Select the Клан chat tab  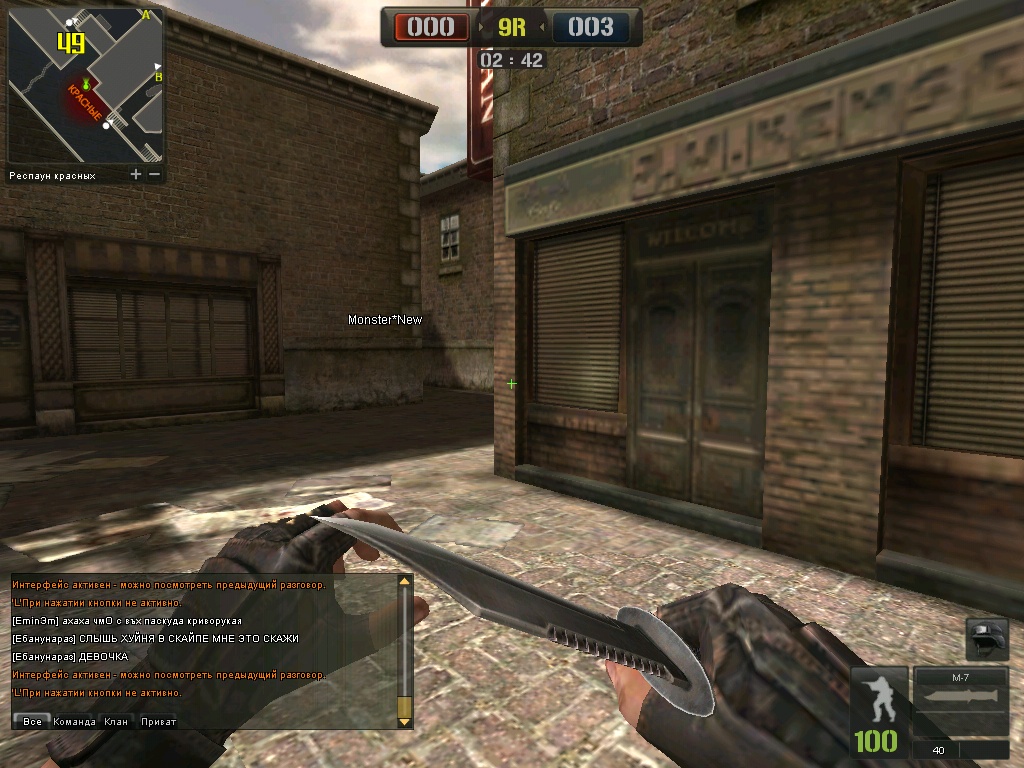[x=116, y=721]
